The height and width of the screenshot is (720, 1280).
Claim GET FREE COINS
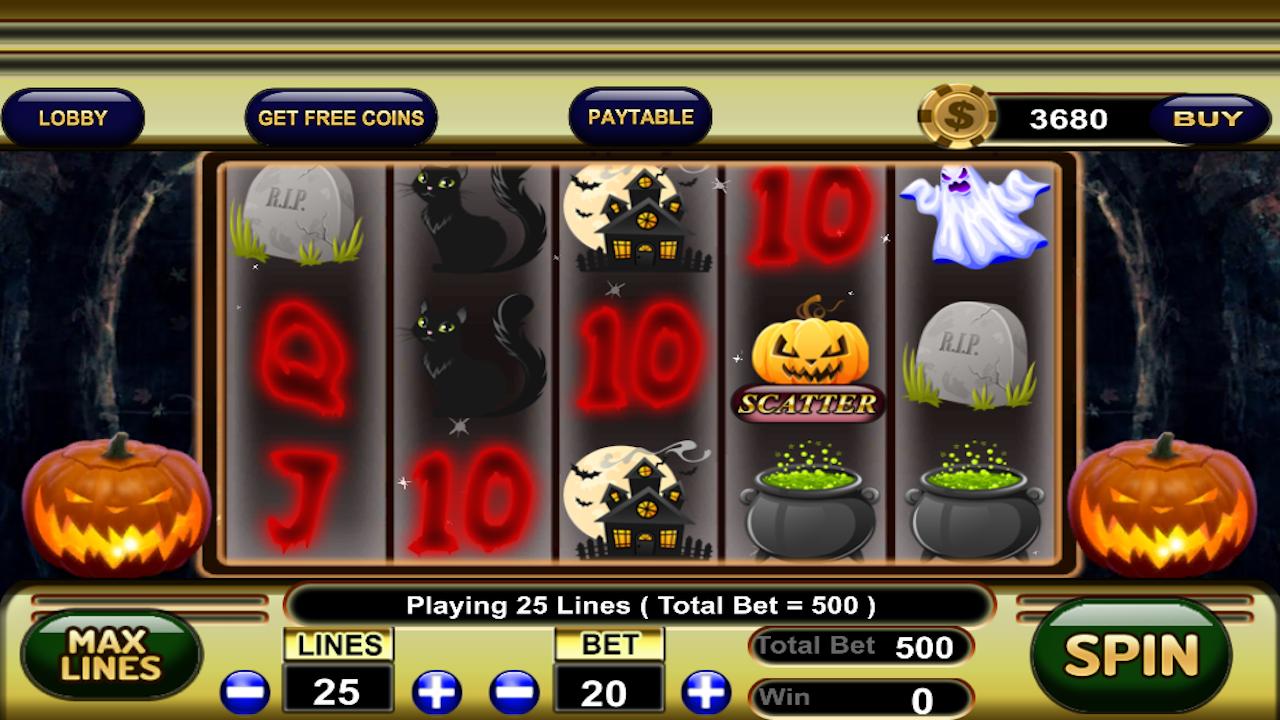point(341,117)
